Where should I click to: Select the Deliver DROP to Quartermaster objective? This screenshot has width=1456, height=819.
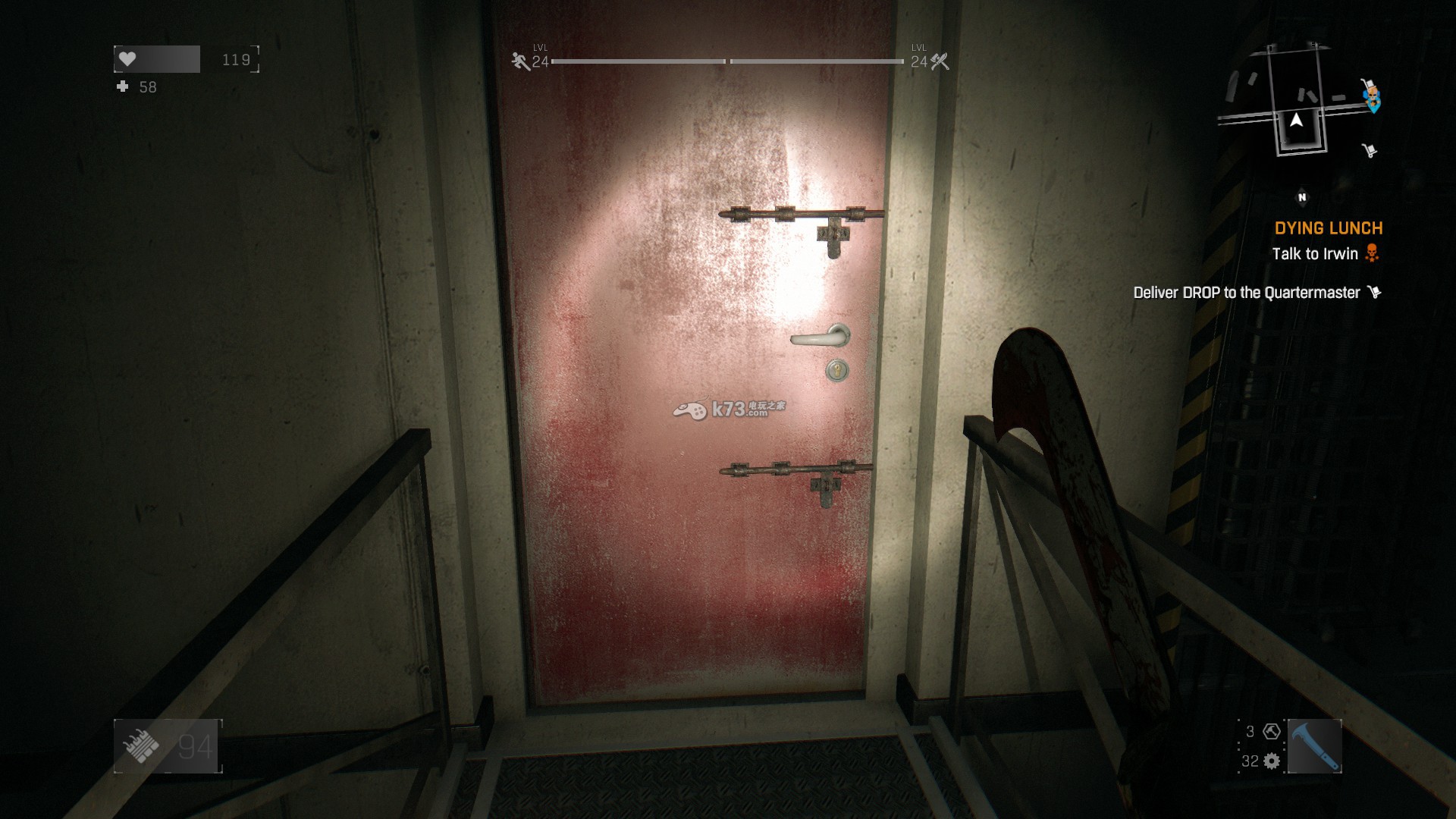[1247, 293]
